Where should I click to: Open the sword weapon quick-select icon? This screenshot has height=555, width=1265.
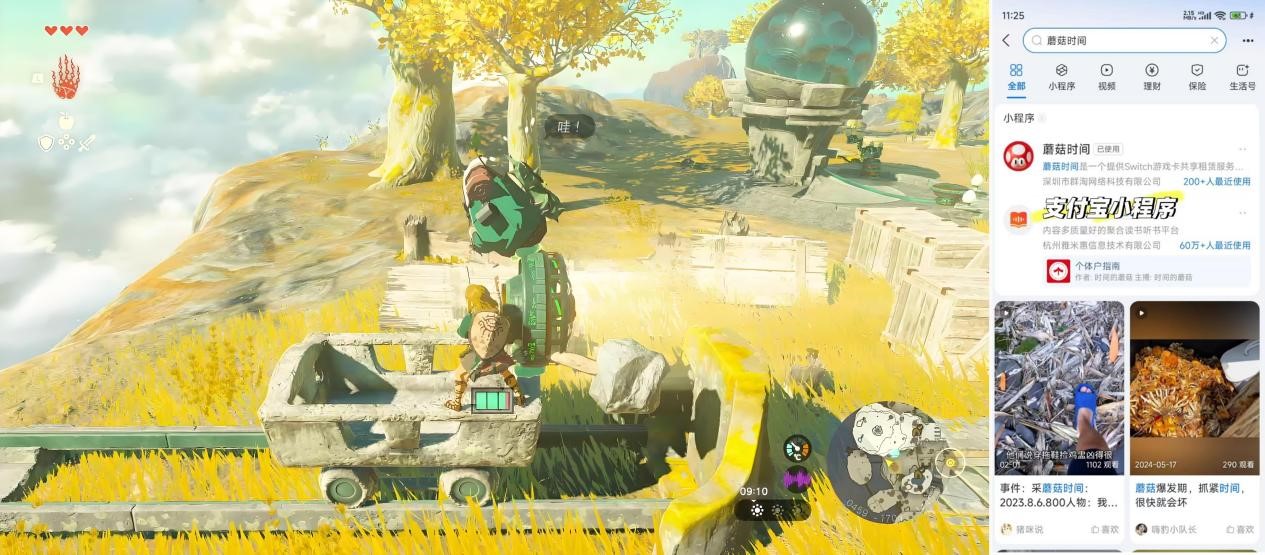pyautogui.click(x=86, y=143)
